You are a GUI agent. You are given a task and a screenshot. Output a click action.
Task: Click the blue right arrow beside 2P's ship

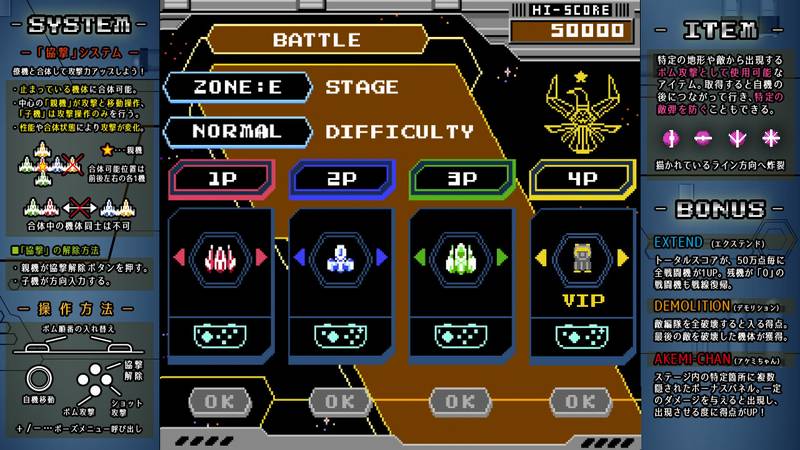[382, 258]
